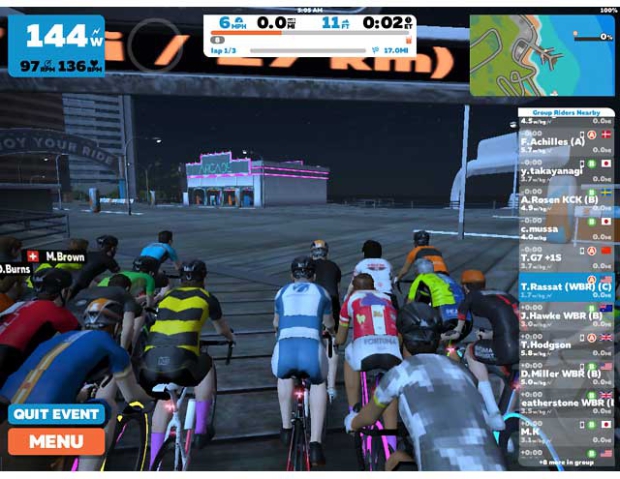Open the orange MENU button

[x=56, y=441]
